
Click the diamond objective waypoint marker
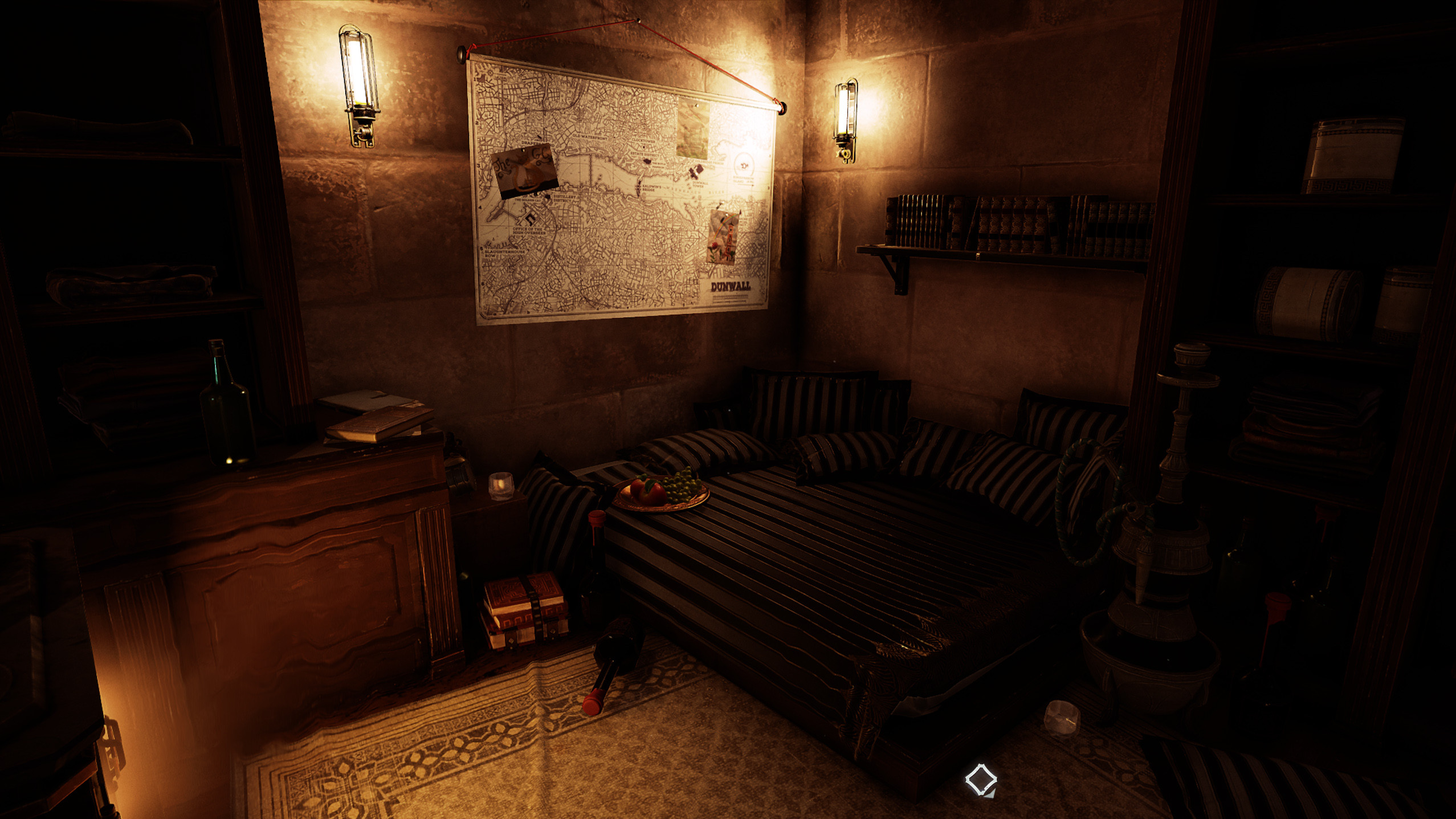980,779
